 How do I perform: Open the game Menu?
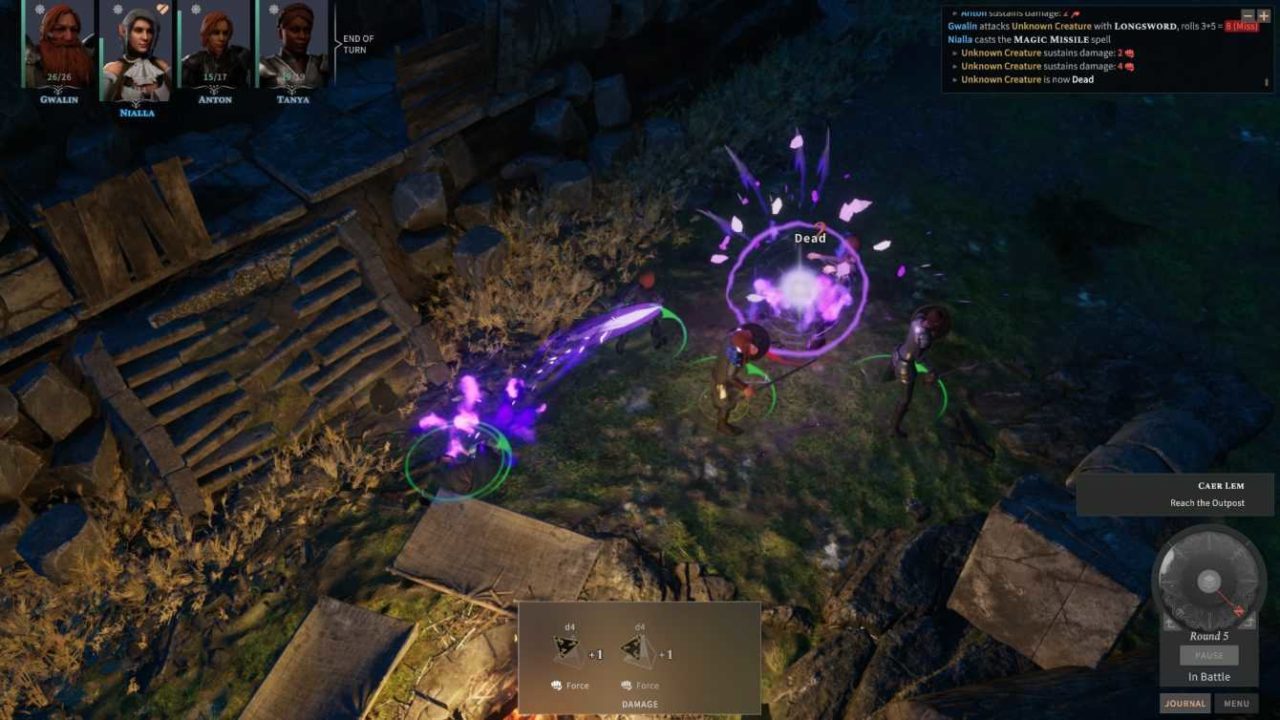coord(1236,703)
